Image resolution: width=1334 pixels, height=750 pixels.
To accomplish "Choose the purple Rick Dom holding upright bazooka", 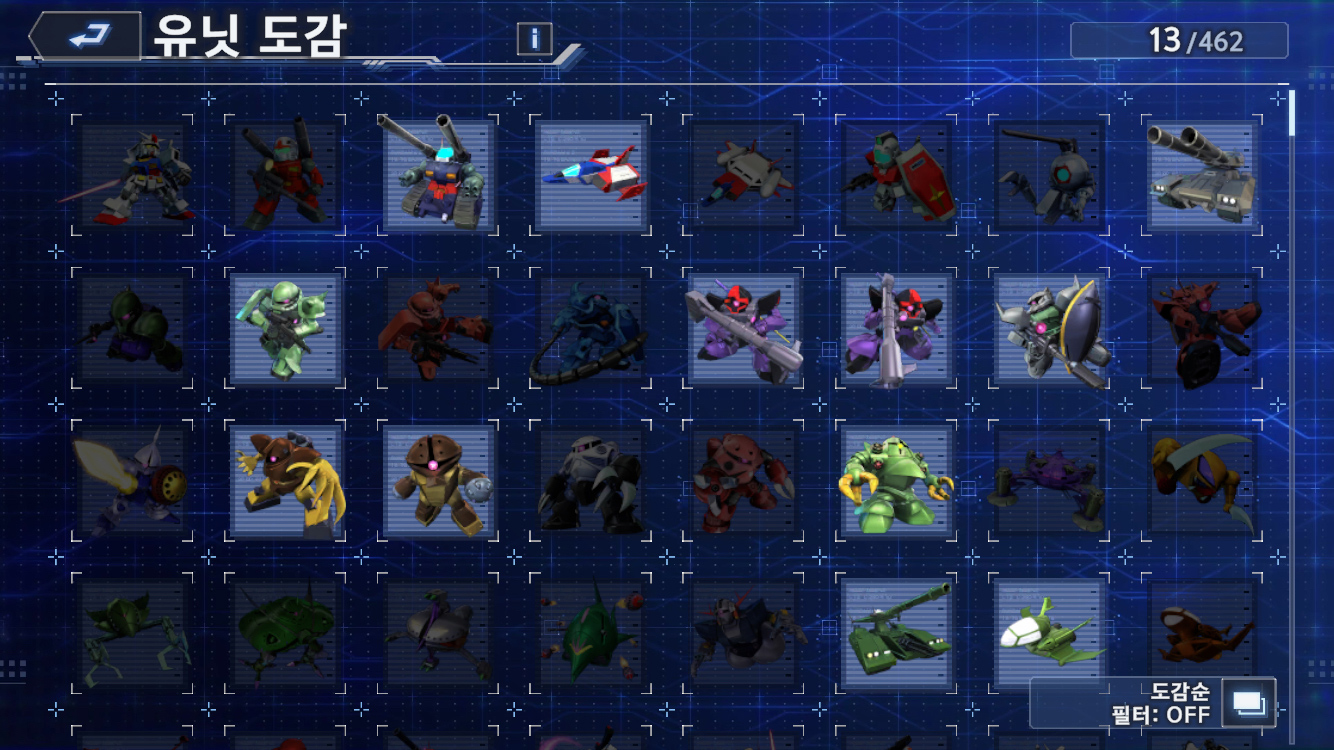I will pyautogui.click(x=897, y=328).
